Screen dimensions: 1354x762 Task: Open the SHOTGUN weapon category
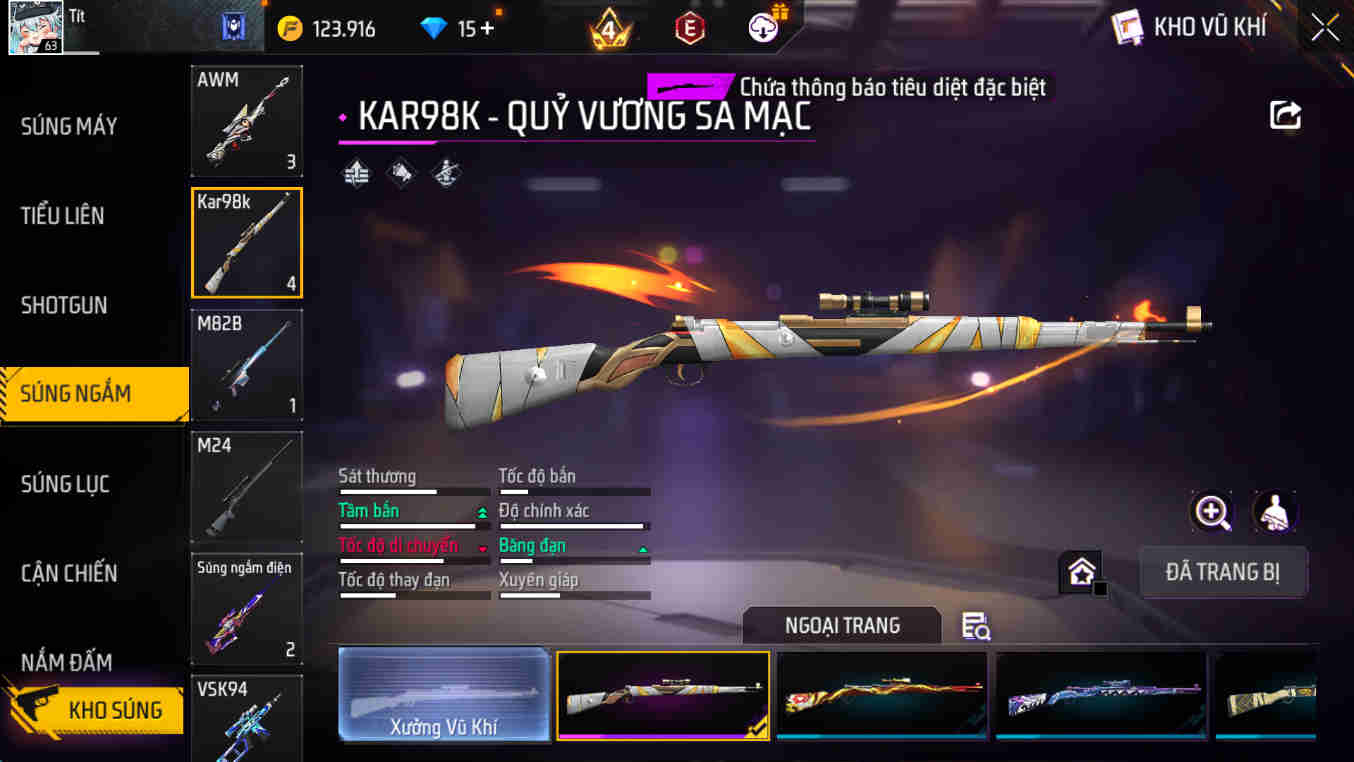coord(66,305)
